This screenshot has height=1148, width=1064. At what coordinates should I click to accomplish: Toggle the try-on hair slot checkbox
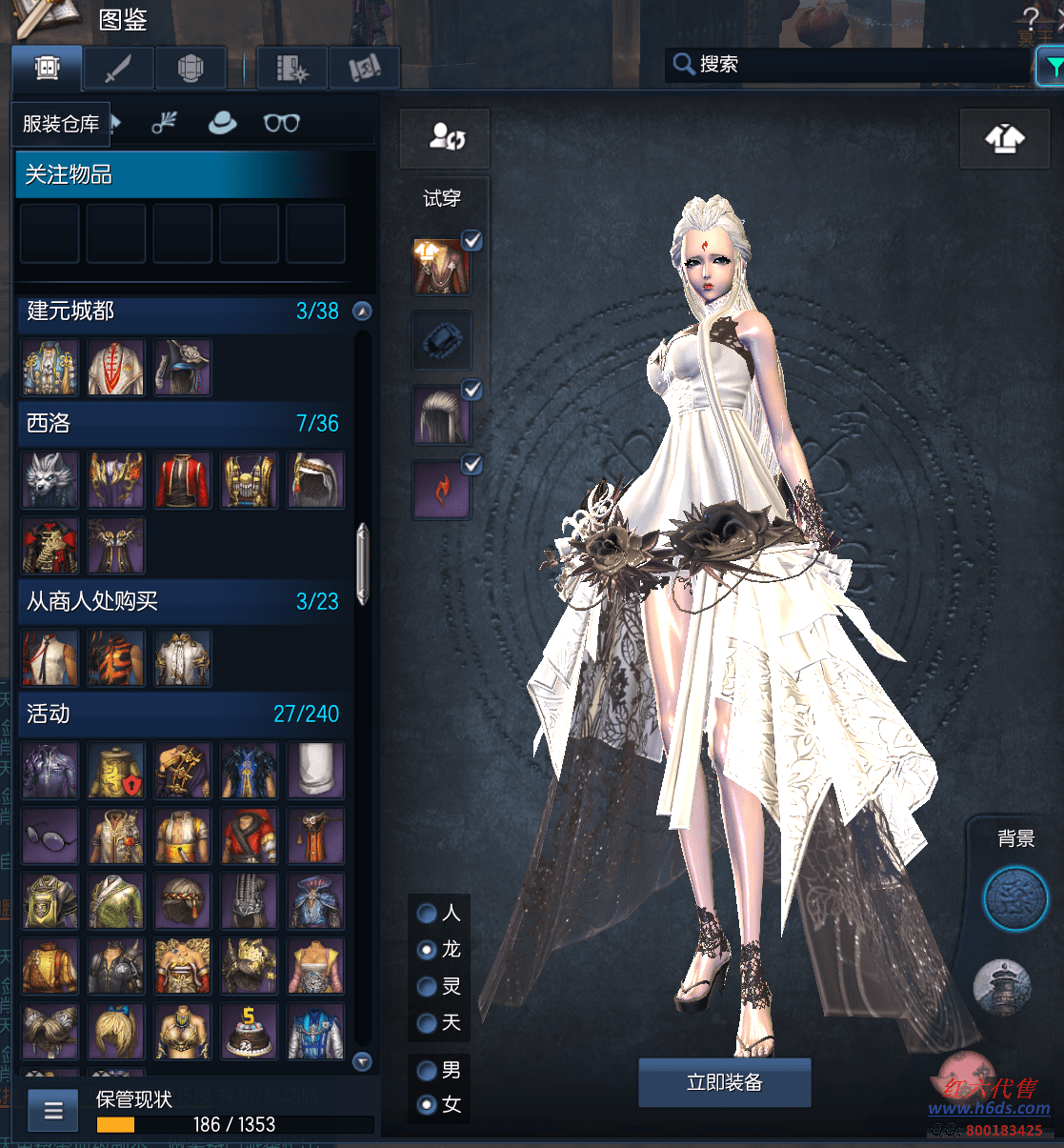point(472,390)
